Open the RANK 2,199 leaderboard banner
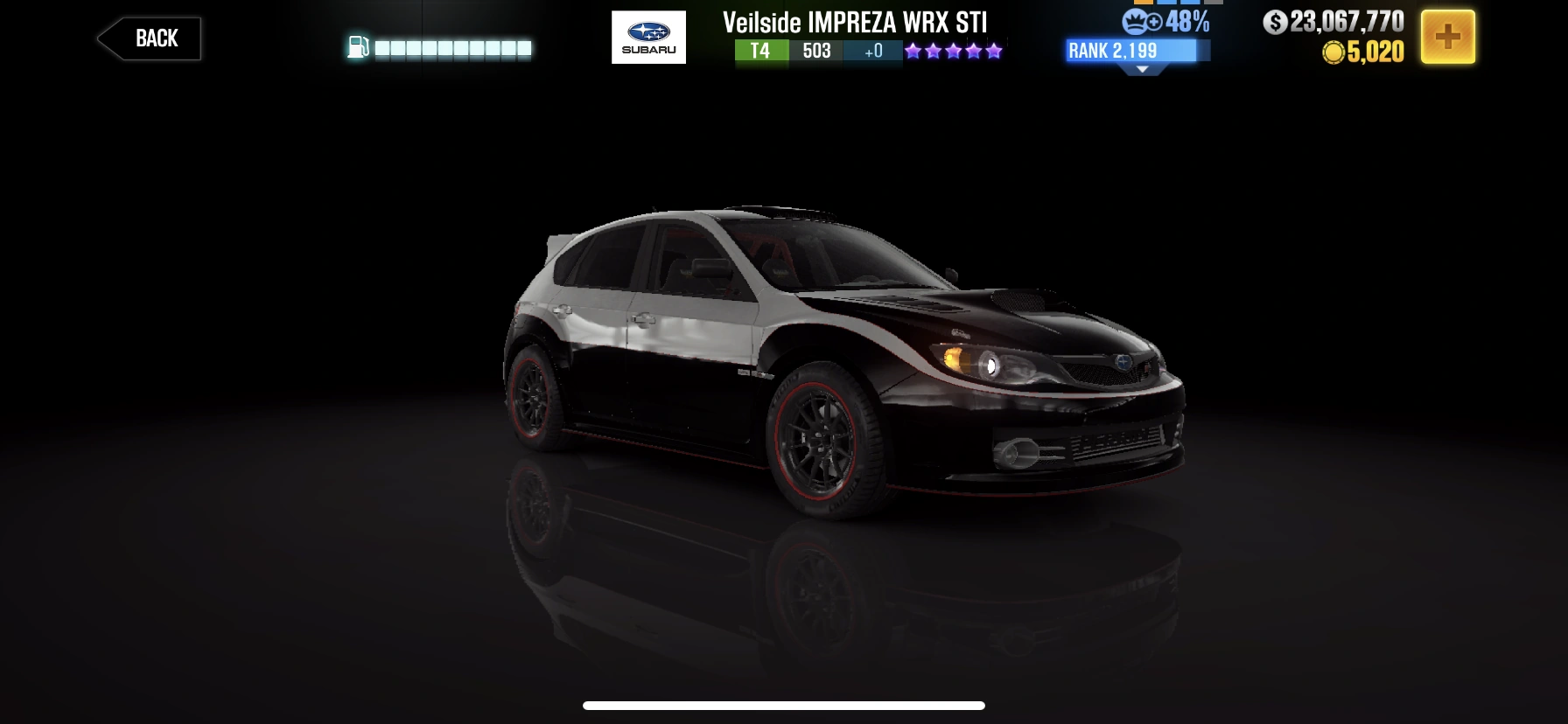Image resolution: width=1568 pixels, height=724 pixels. (x=1129, y=51)
